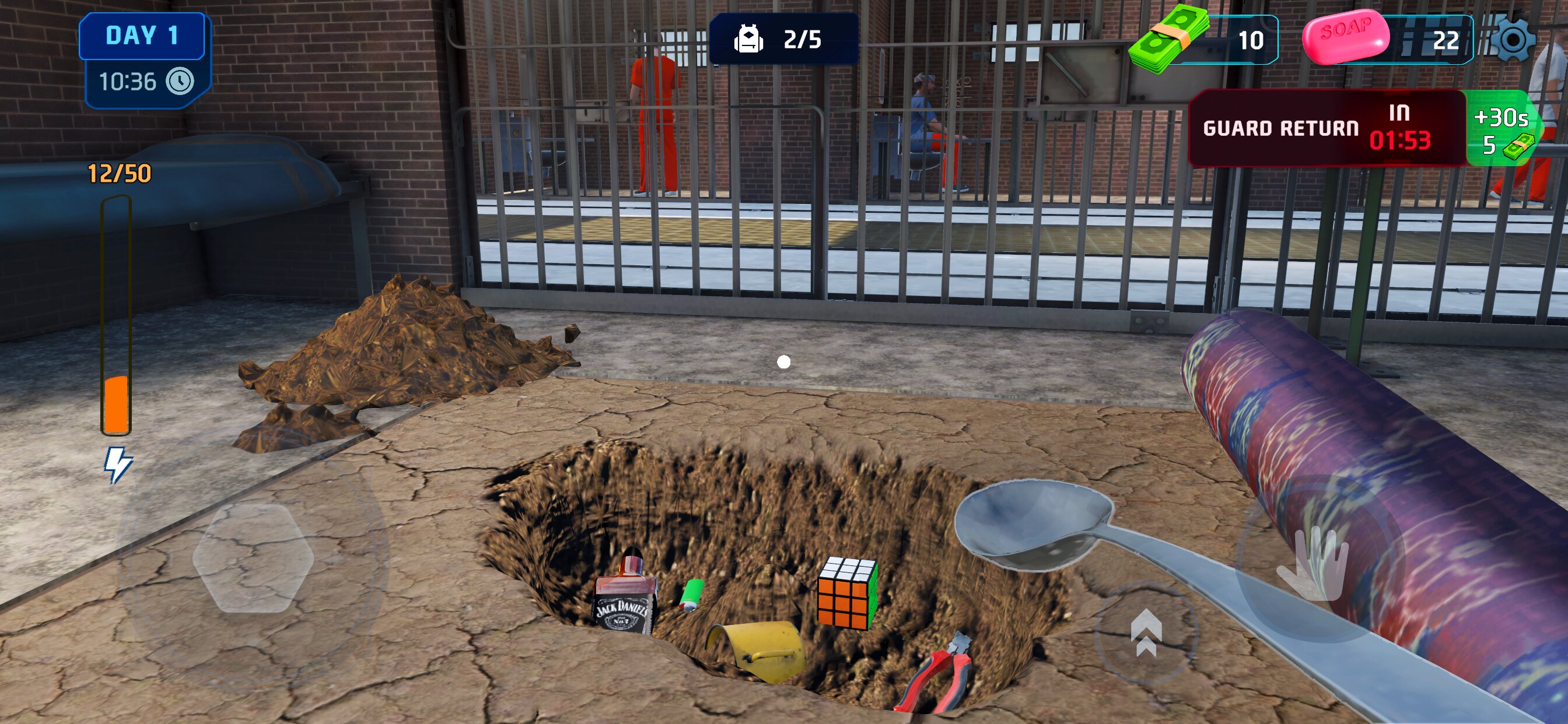
Task: Tap the double-arrow jump button
Action: pyautogui.click(x=1146, y=633)
